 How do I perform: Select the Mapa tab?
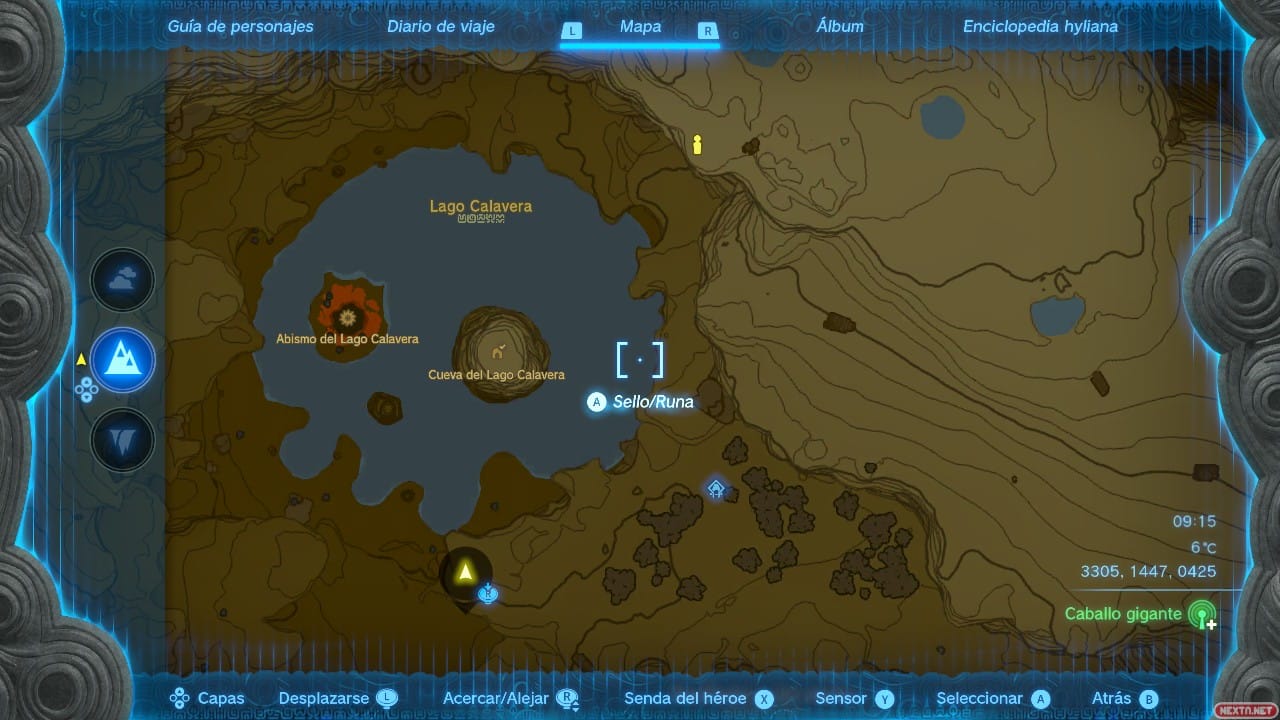(x=640, y=27)
